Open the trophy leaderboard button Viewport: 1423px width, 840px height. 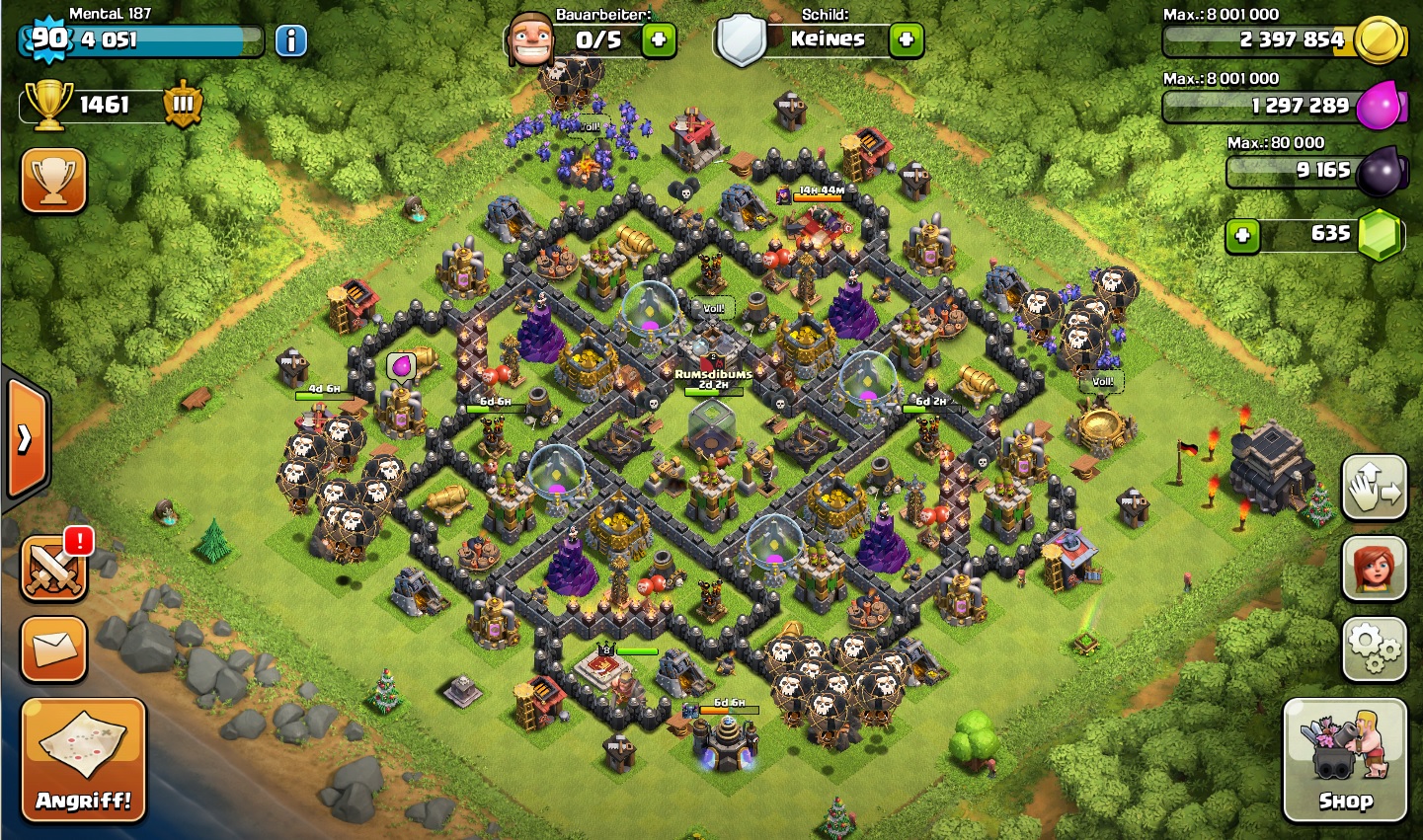coord(53,181)
